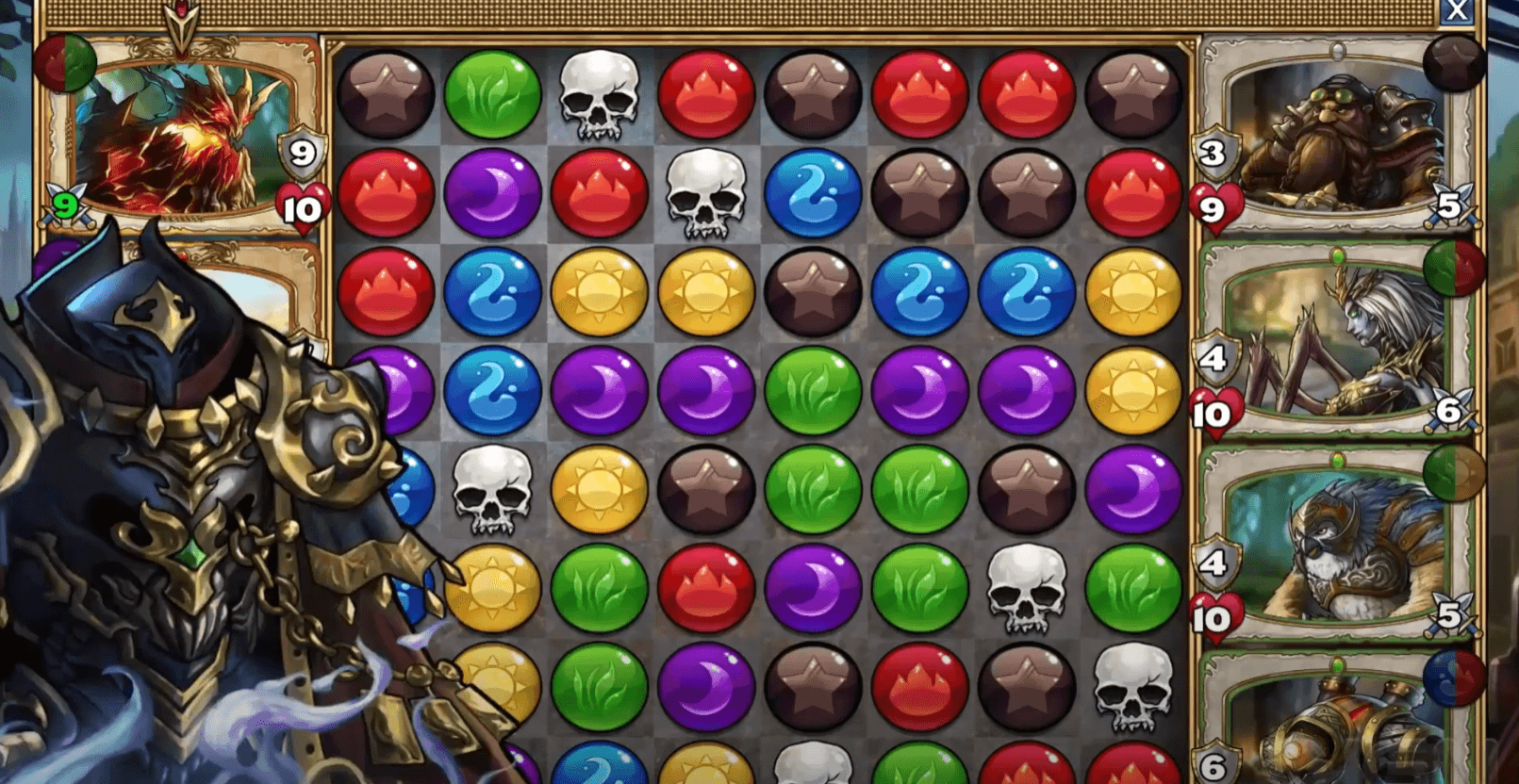The image size is (1519, 784).
Task: Click the green nature gem in the first row
Action: tap(490, 94)
